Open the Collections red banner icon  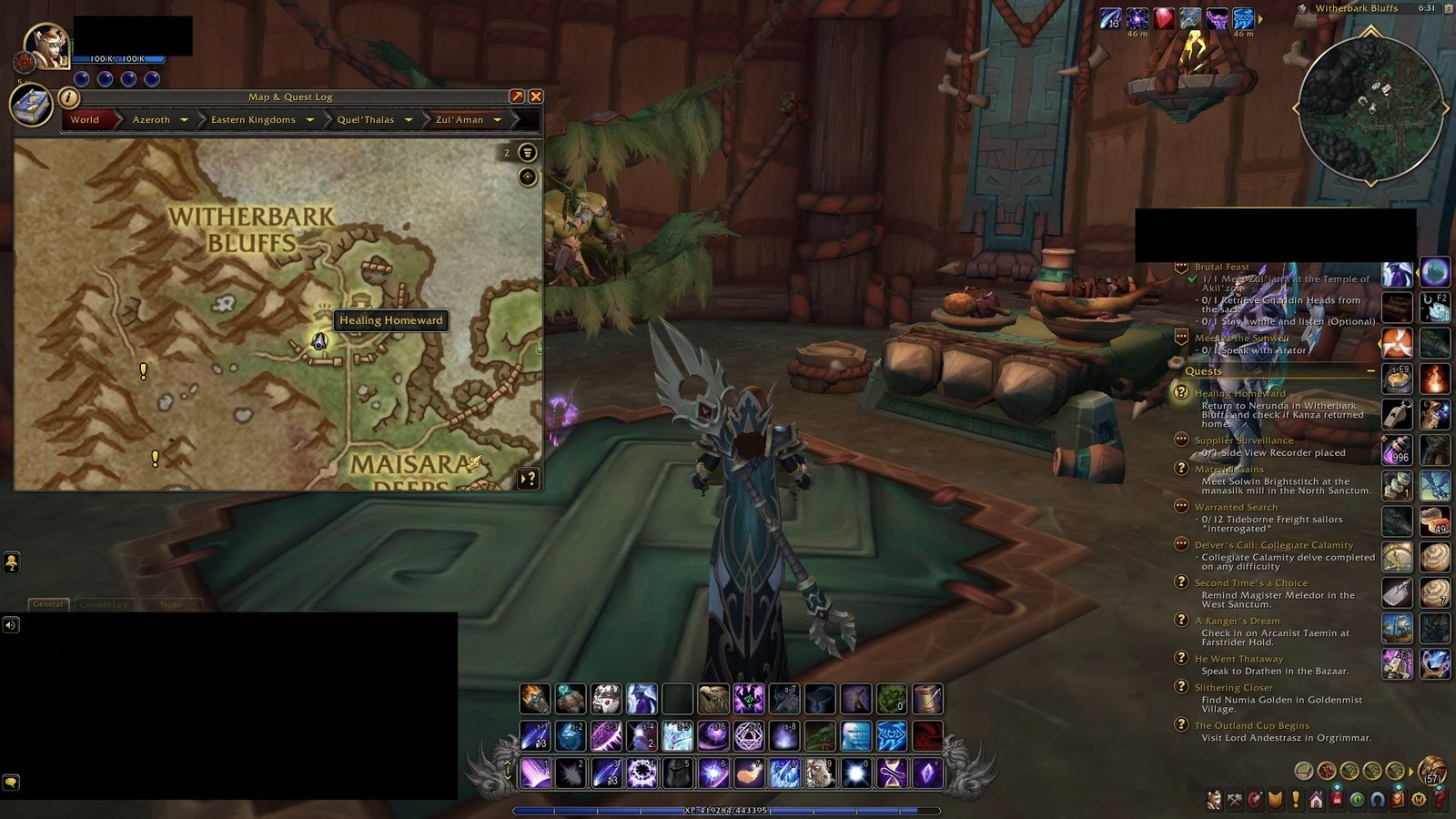tap(1337, 798)
